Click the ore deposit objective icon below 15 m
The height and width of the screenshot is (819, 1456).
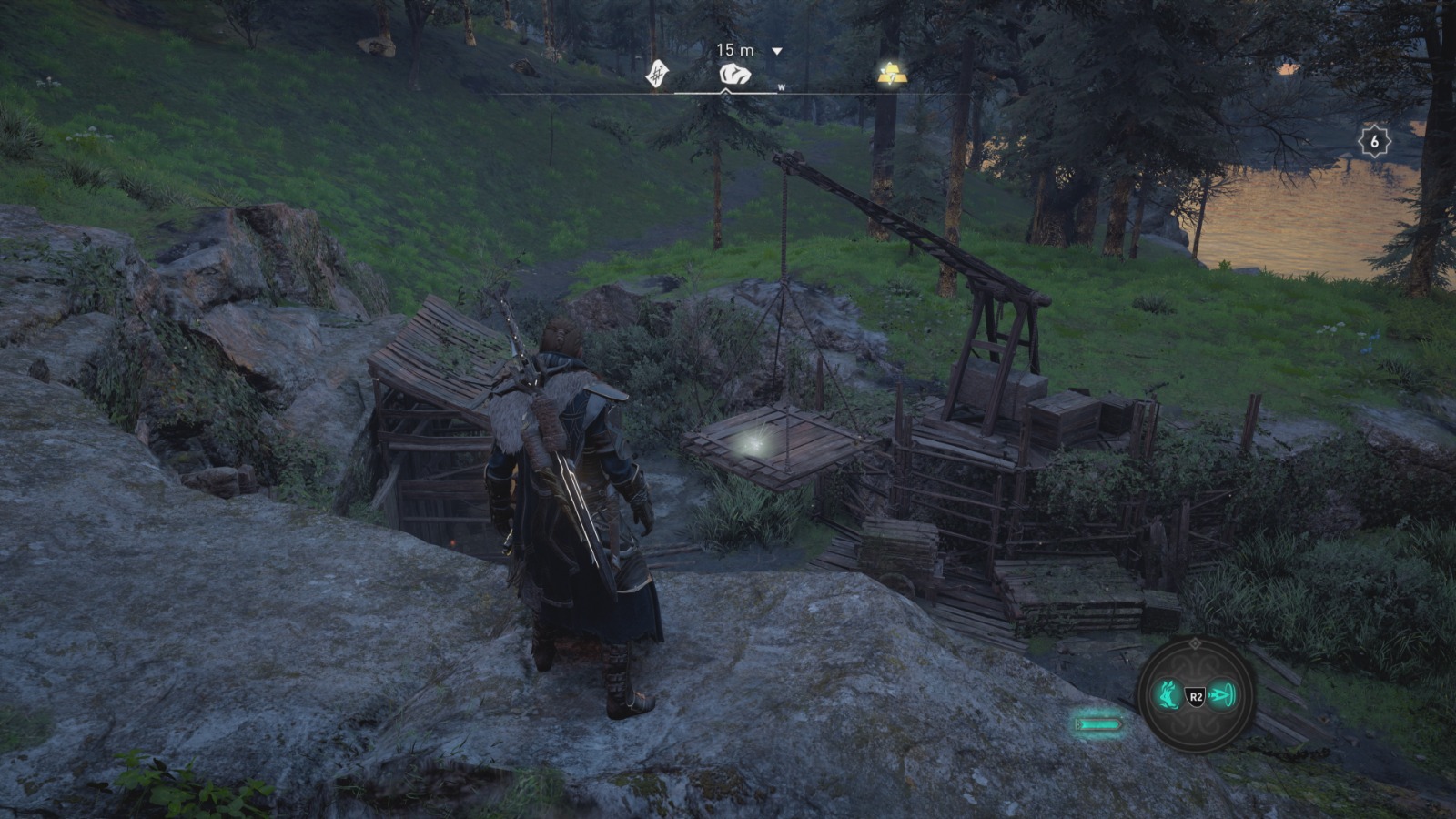[735, 75]
